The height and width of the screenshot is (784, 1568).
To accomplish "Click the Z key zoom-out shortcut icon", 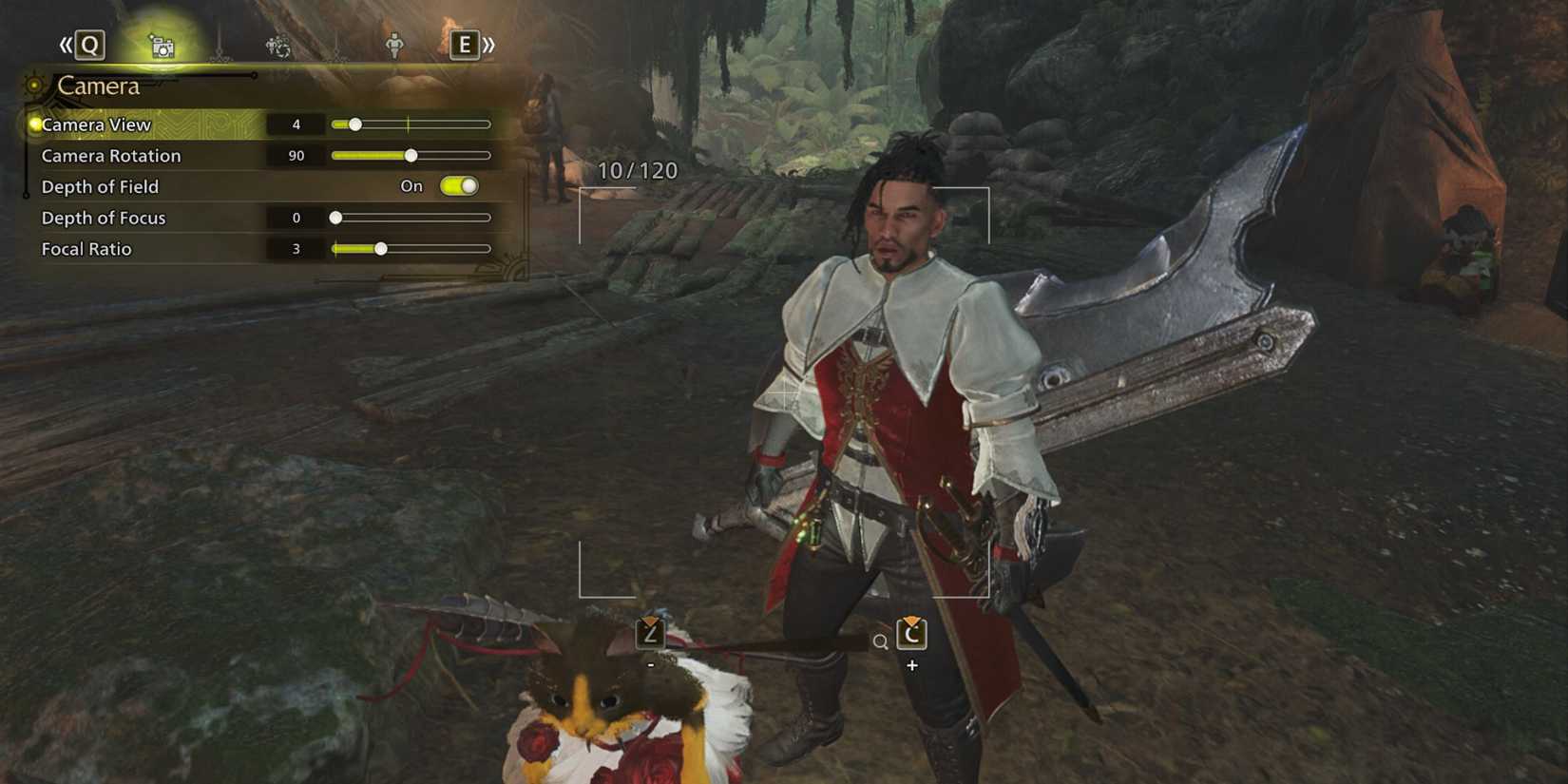I will [x=649, y=633].
